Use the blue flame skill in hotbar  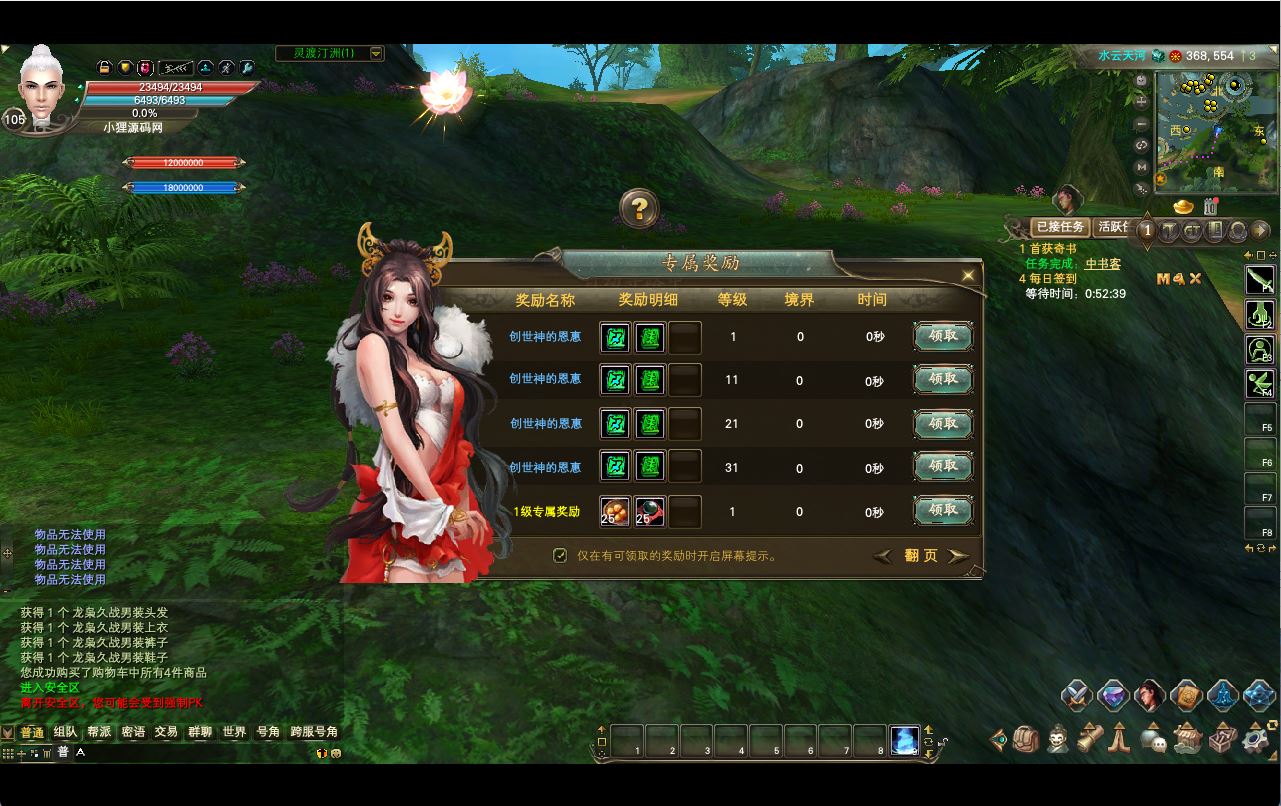904,740
